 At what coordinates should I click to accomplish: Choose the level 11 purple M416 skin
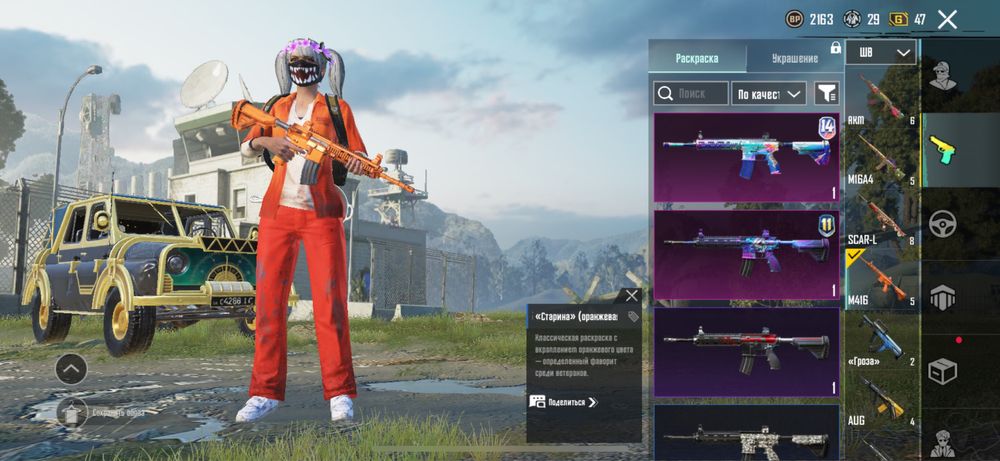pos(746,255)
